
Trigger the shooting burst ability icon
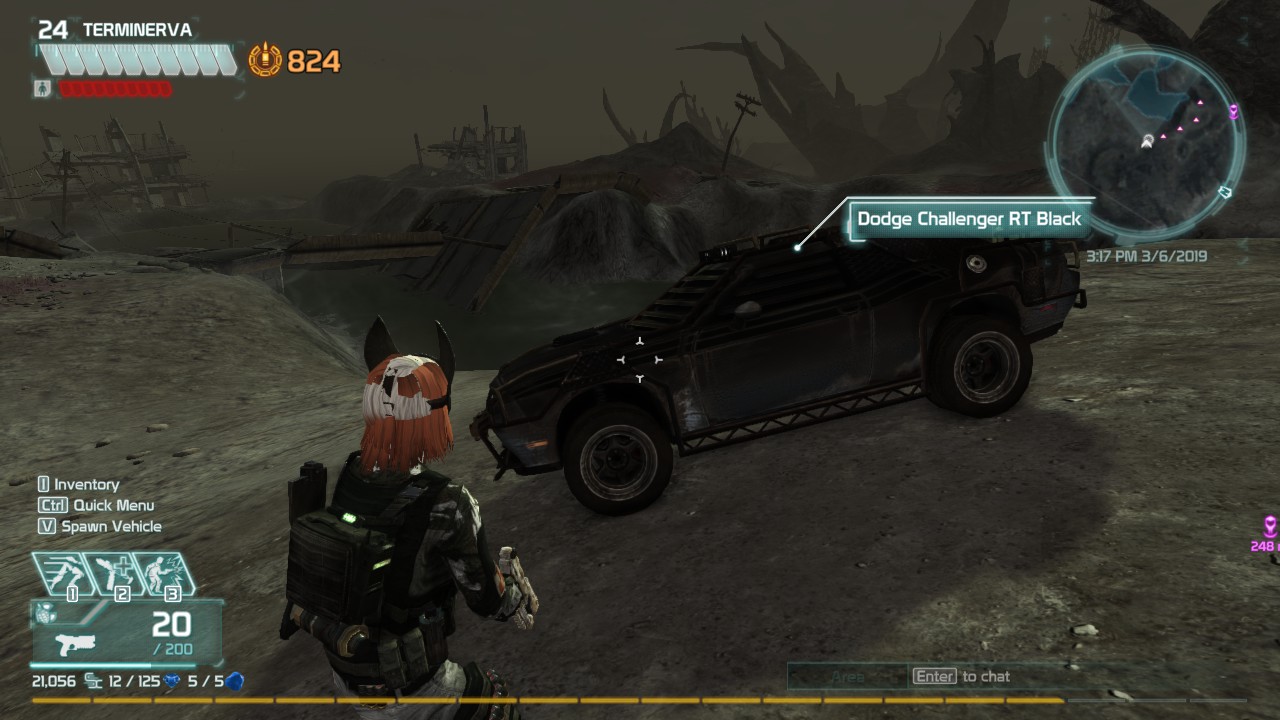click(164, 573)
